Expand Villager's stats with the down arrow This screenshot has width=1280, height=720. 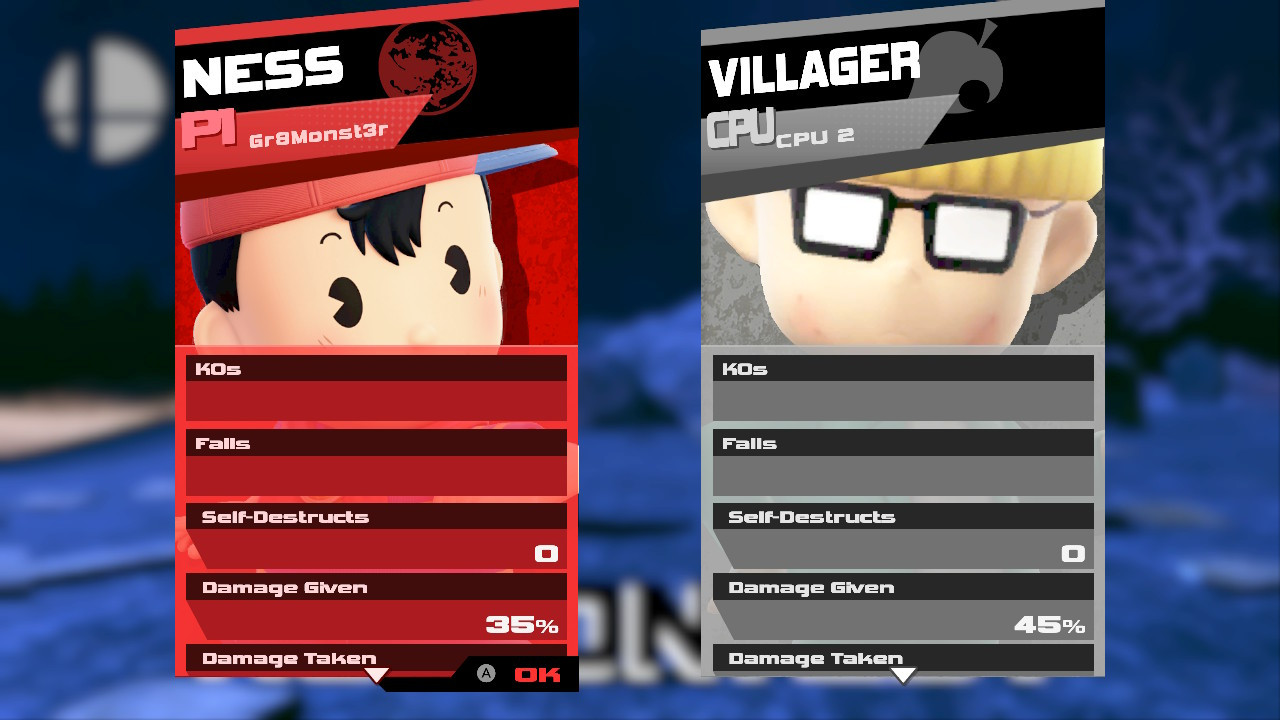point(903,677)
